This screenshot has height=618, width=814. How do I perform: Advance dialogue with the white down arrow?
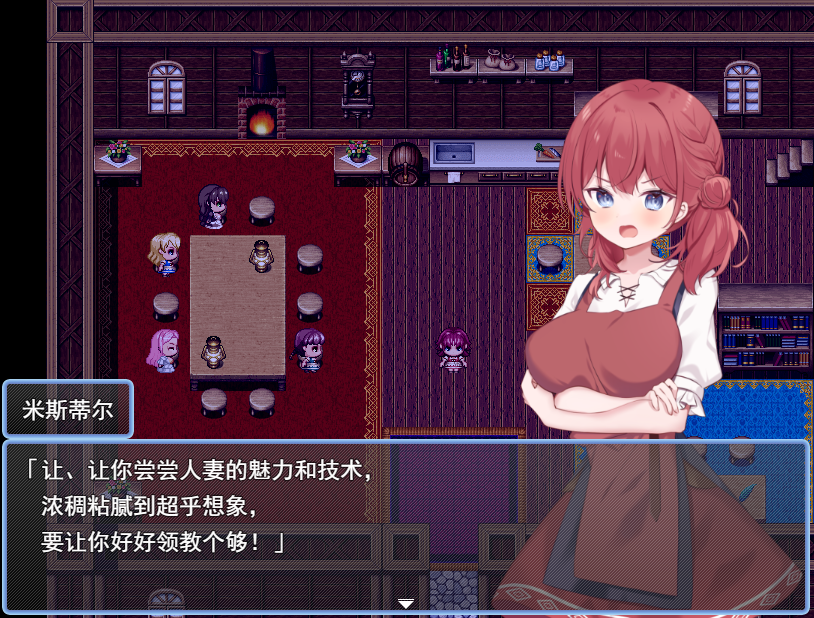(x=406, y=603)
